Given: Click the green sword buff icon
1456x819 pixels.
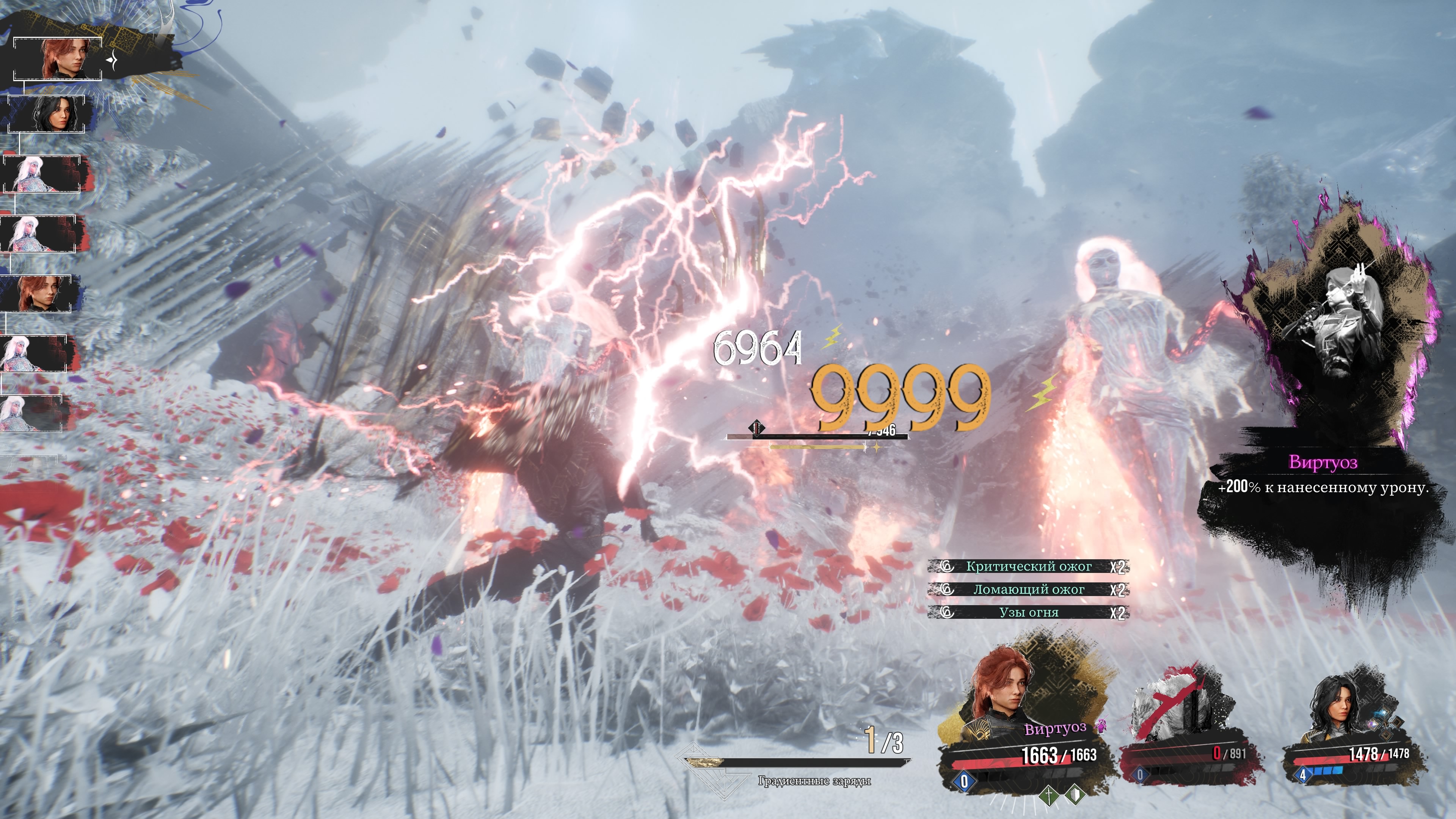Looking at the screenshot, I should tap(1049, 796).
